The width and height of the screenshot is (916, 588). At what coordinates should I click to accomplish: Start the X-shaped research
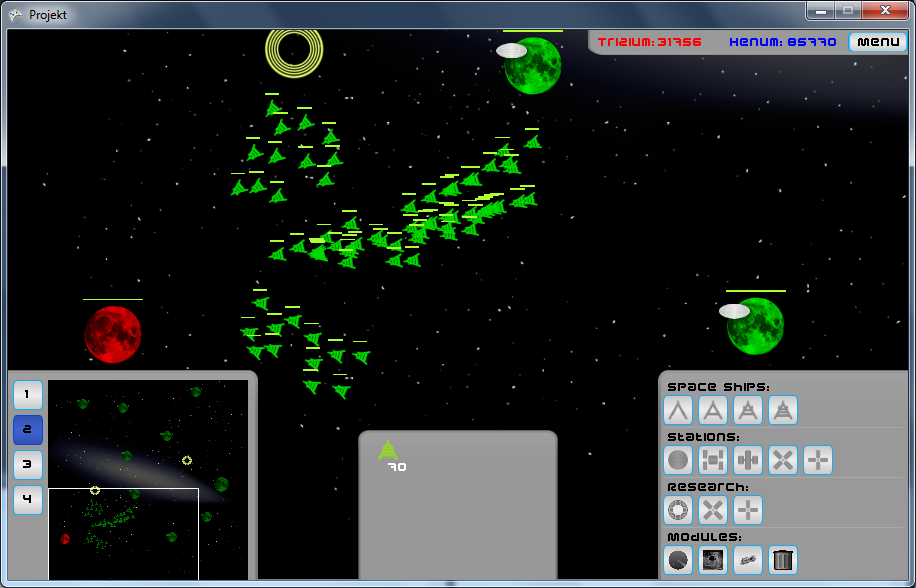pyautogui.click(x=713, y=510)
